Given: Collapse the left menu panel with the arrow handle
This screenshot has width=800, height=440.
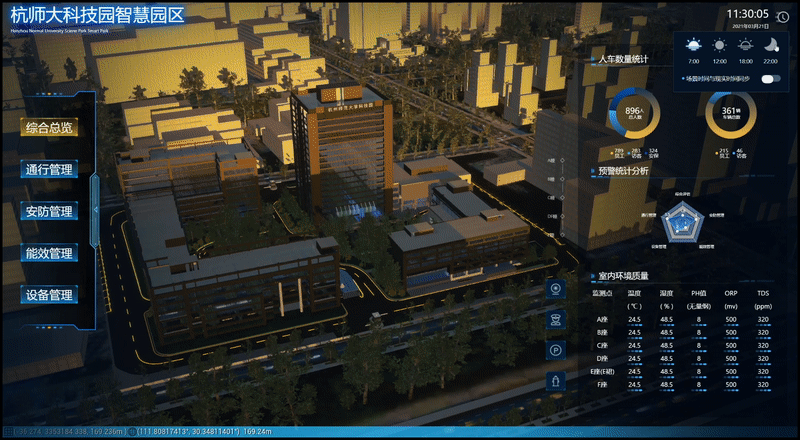Looking at the screenshot, I should click(x=94, y=209).
